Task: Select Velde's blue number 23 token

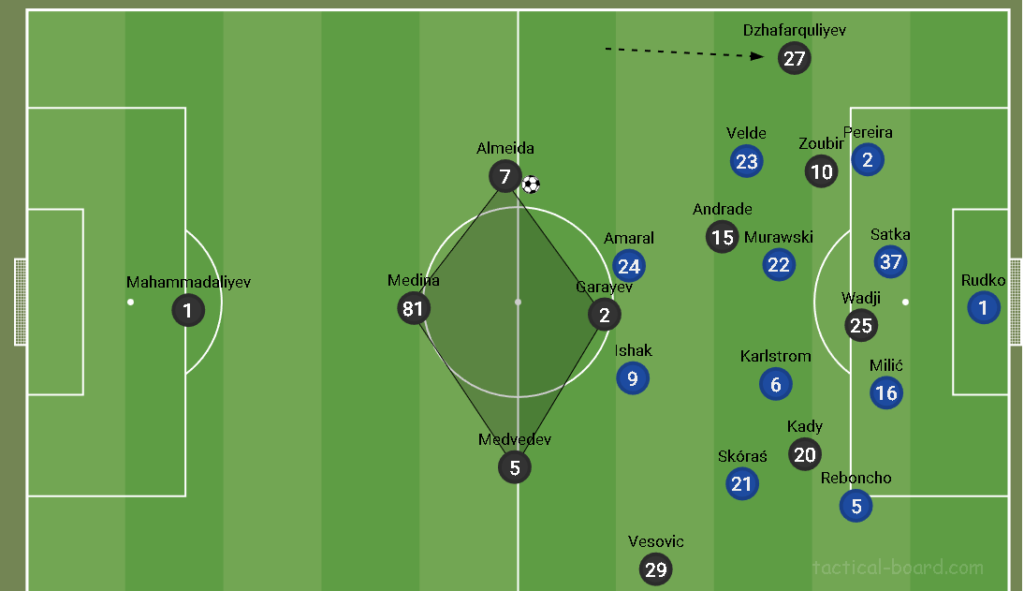Action: click(x=746, y=161)
